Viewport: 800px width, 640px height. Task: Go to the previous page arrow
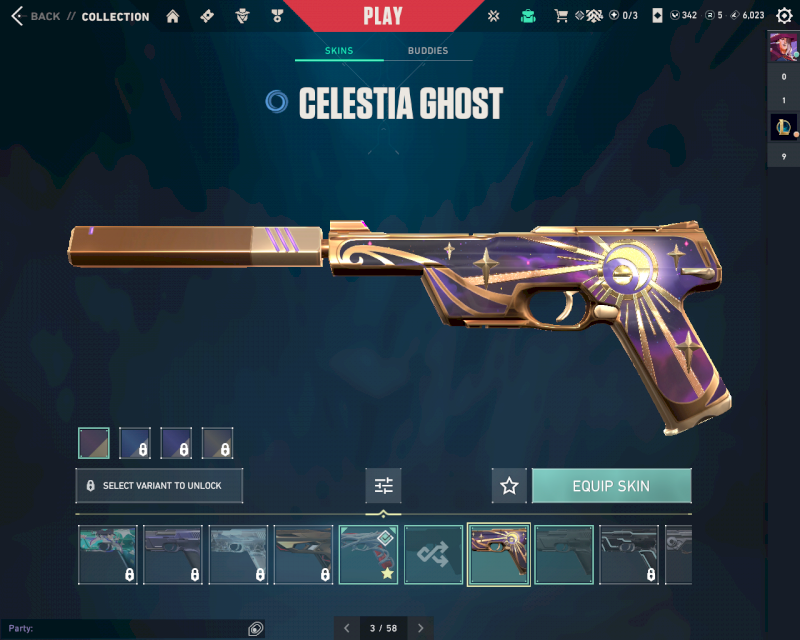tap(347, 628)
